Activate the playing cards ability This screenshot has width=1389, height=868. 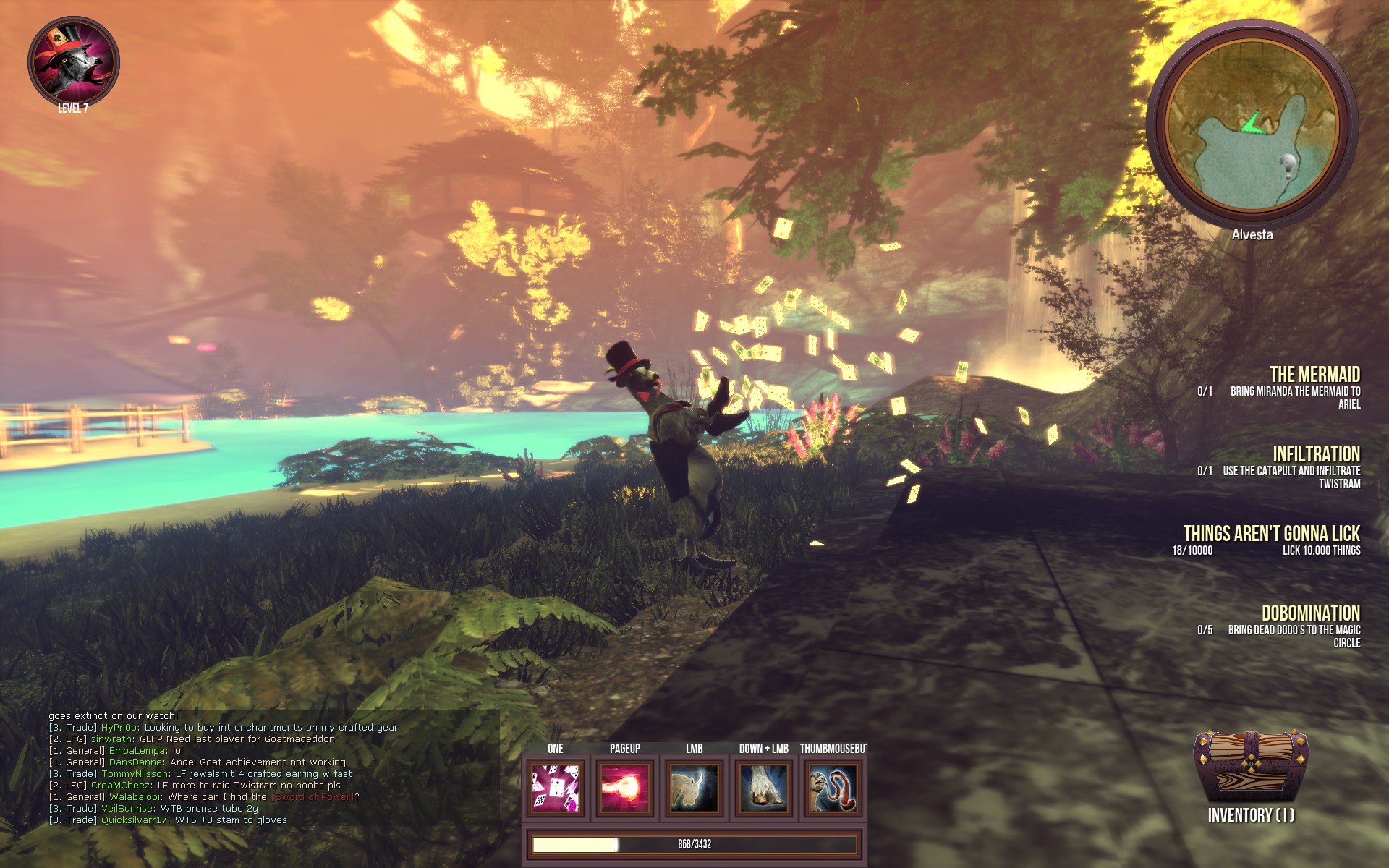[x=555, y=788]
